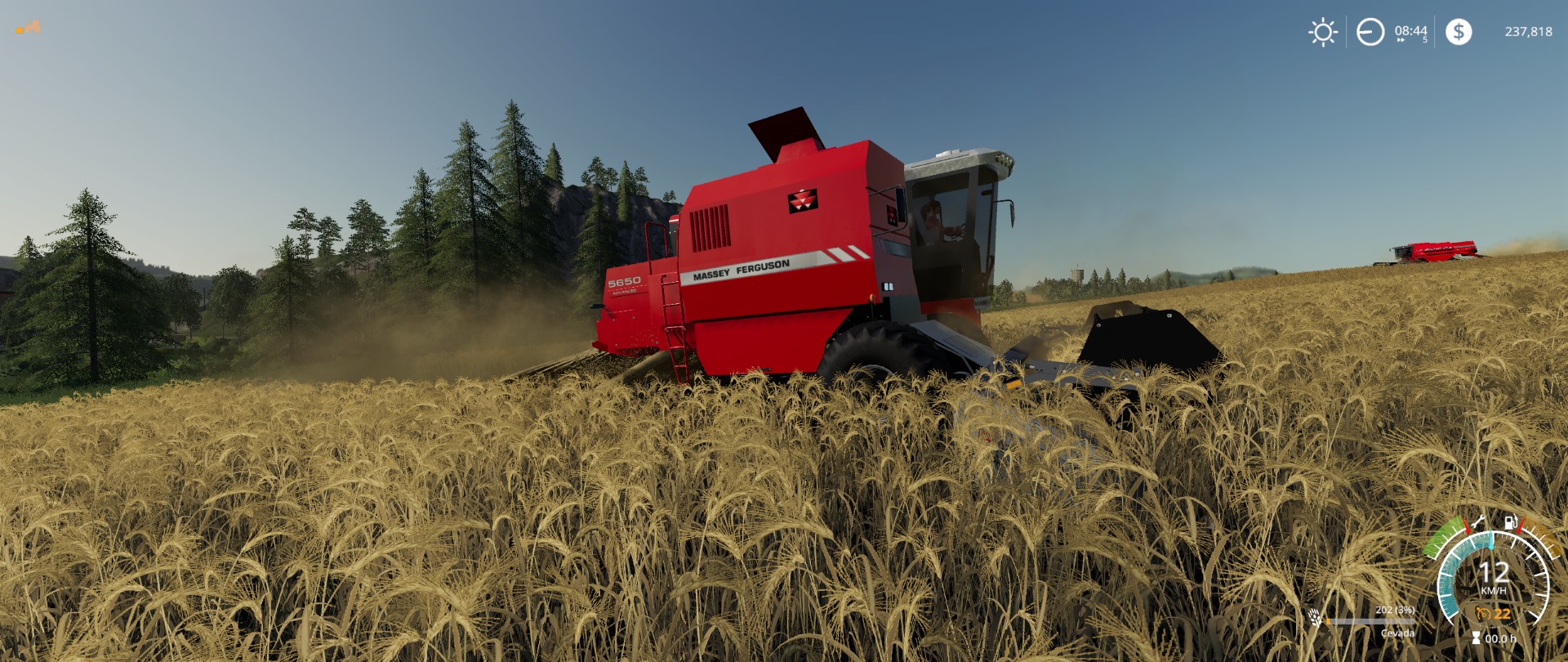
Task: Select the cruise control icon showing 22
Action: (x=1484, y=614)
